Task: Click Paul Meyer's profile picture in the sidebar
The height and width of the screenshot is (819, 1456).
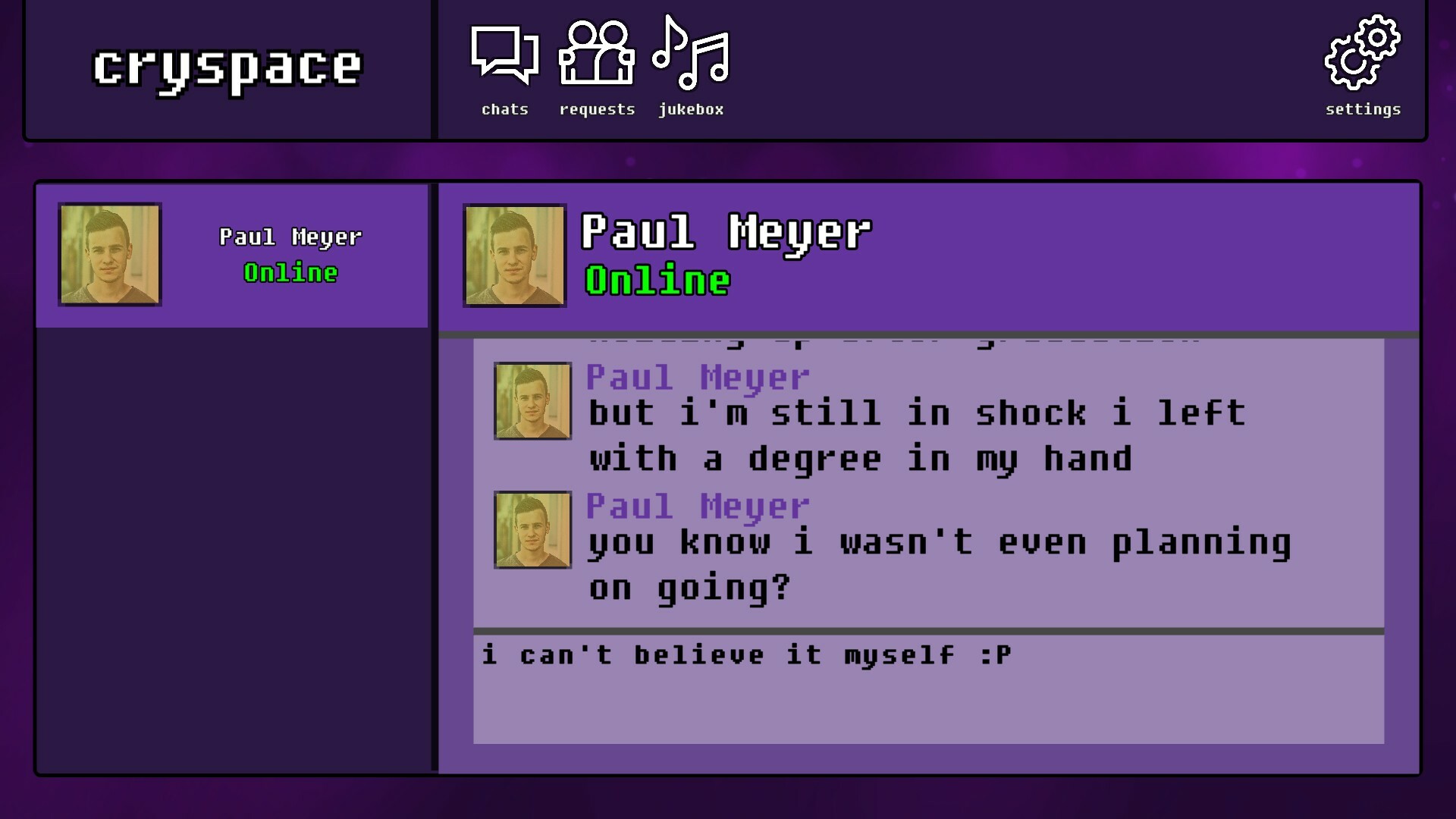Action: (109, 255)
